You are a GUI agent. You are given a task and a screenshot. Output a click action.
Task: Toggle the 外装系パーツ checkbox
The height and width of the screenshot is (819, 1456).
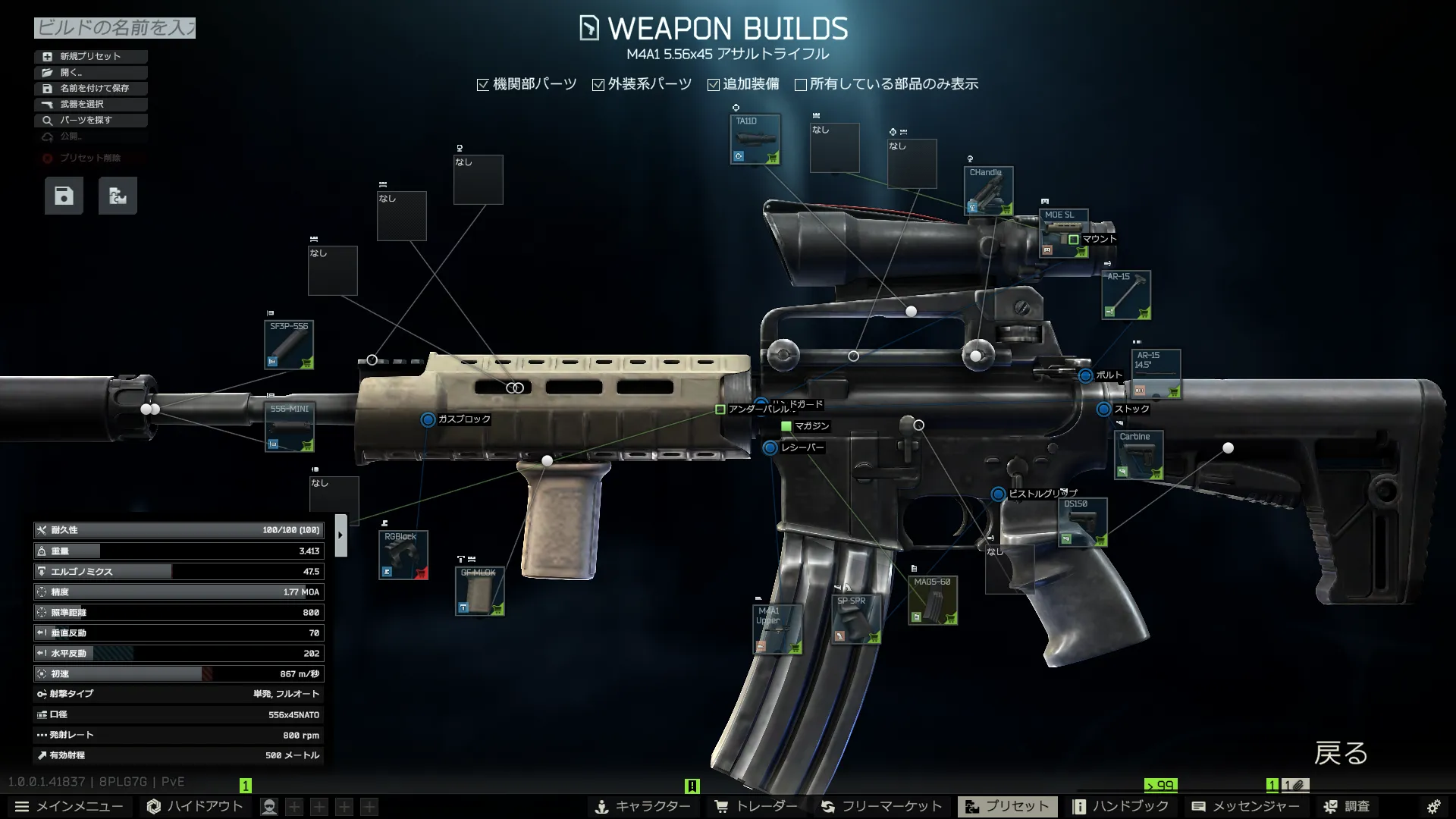click(598, 85)
